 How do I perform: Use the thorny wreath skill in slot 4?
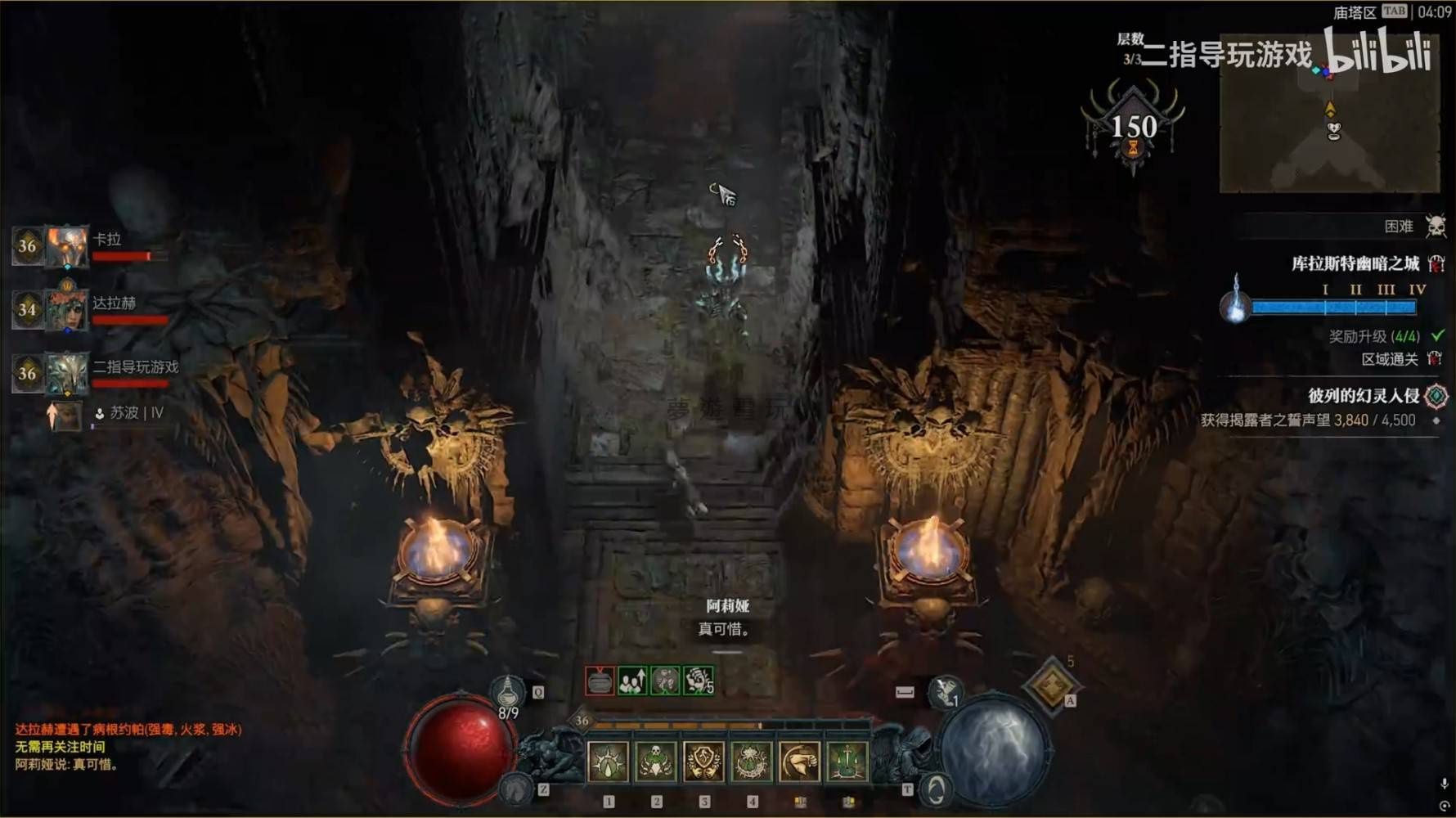(x=751, y=762)
